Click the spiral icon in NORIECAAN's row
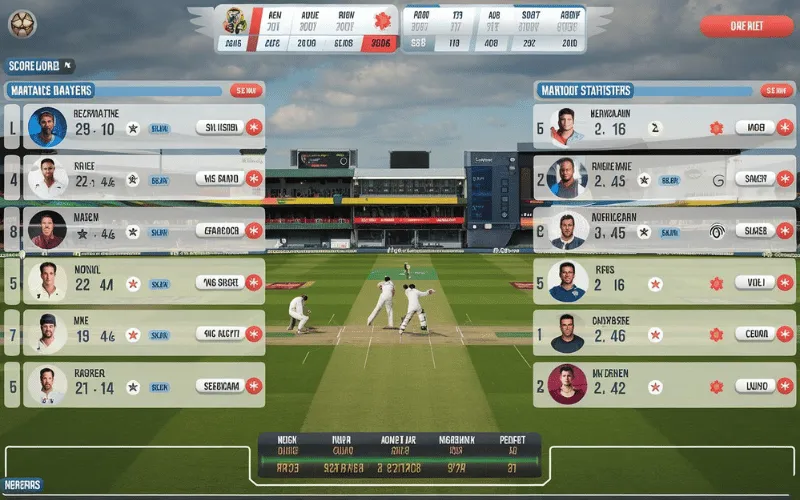800x500 pixels. [717, 231]
